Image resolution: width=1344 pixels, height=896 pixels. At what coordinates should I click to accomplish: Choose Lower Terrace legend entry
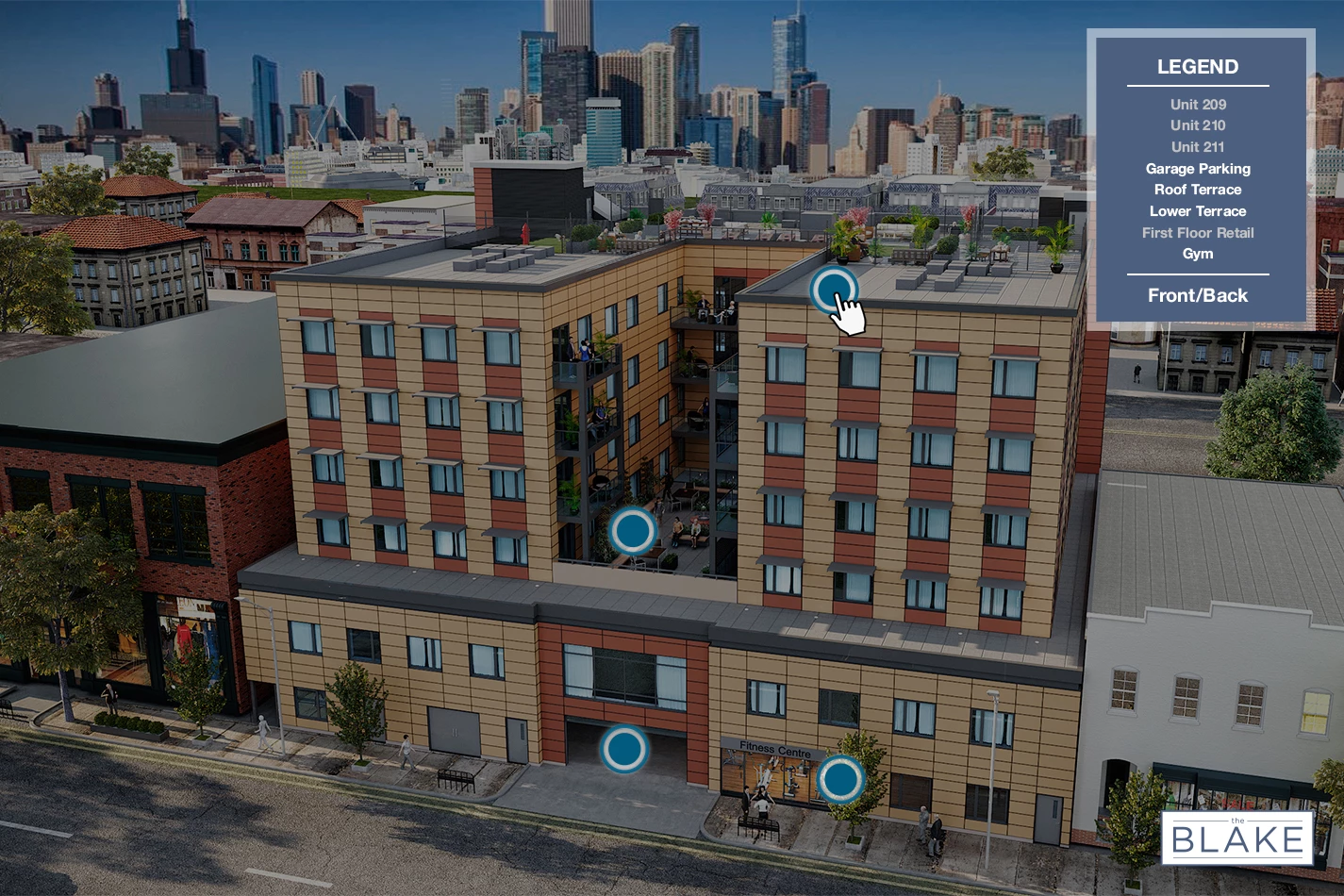tap(1198, 211)
